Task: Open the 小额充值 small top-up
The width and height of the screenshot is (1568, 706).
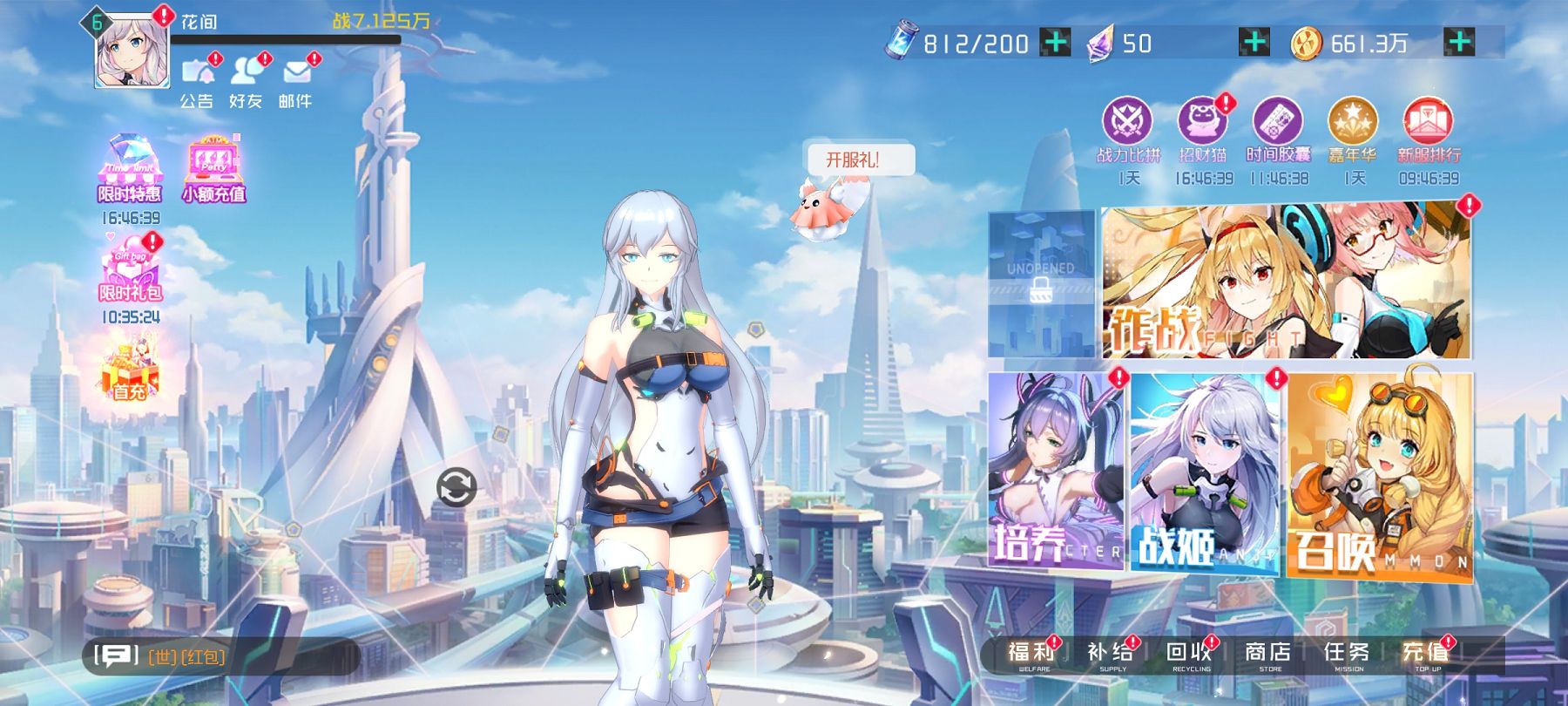Action: coord(213,171)
